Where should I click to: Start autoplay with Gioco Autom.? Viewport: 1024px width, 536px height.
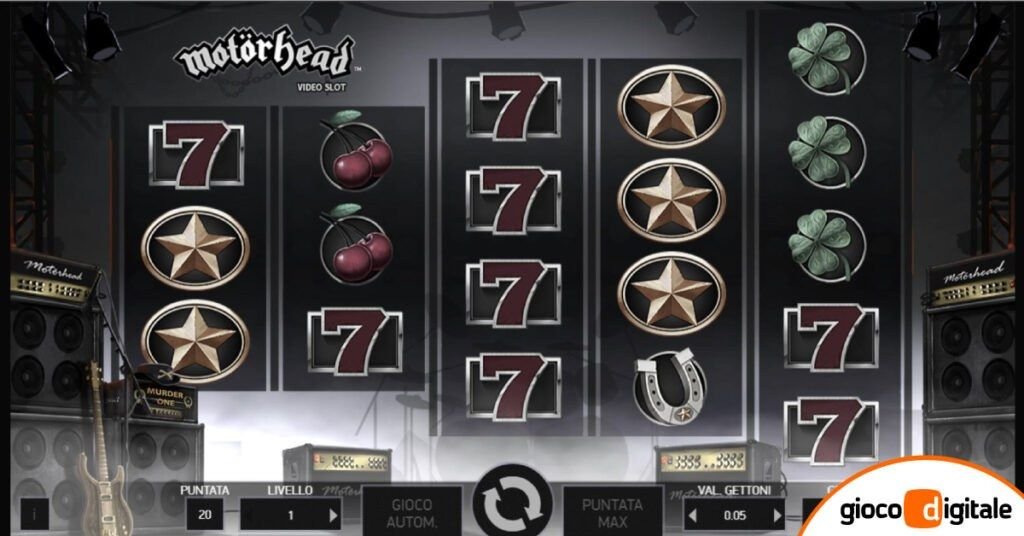pyautogui.click(x=412, y=512)
